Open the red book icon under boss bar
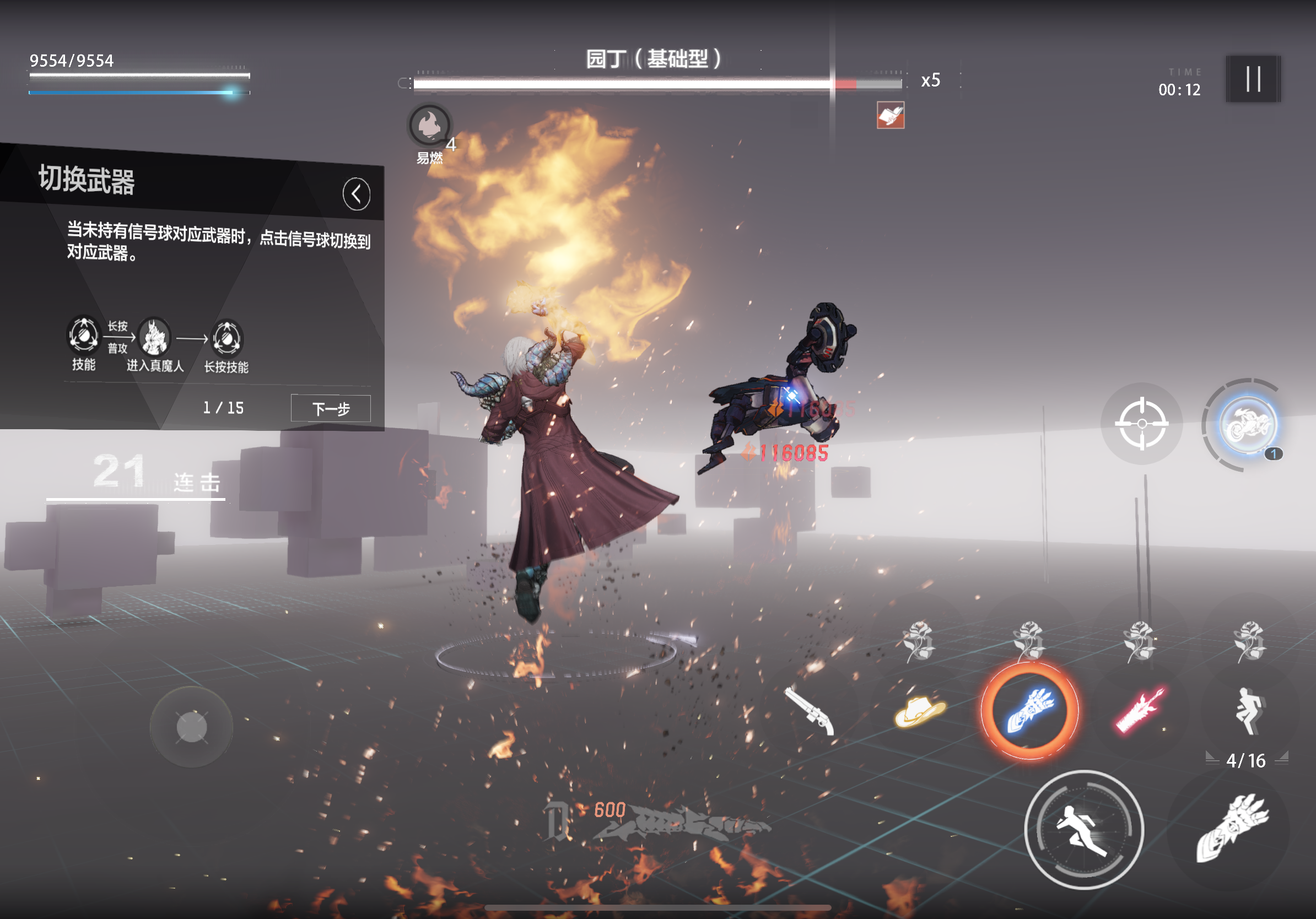 click(890, 115)
